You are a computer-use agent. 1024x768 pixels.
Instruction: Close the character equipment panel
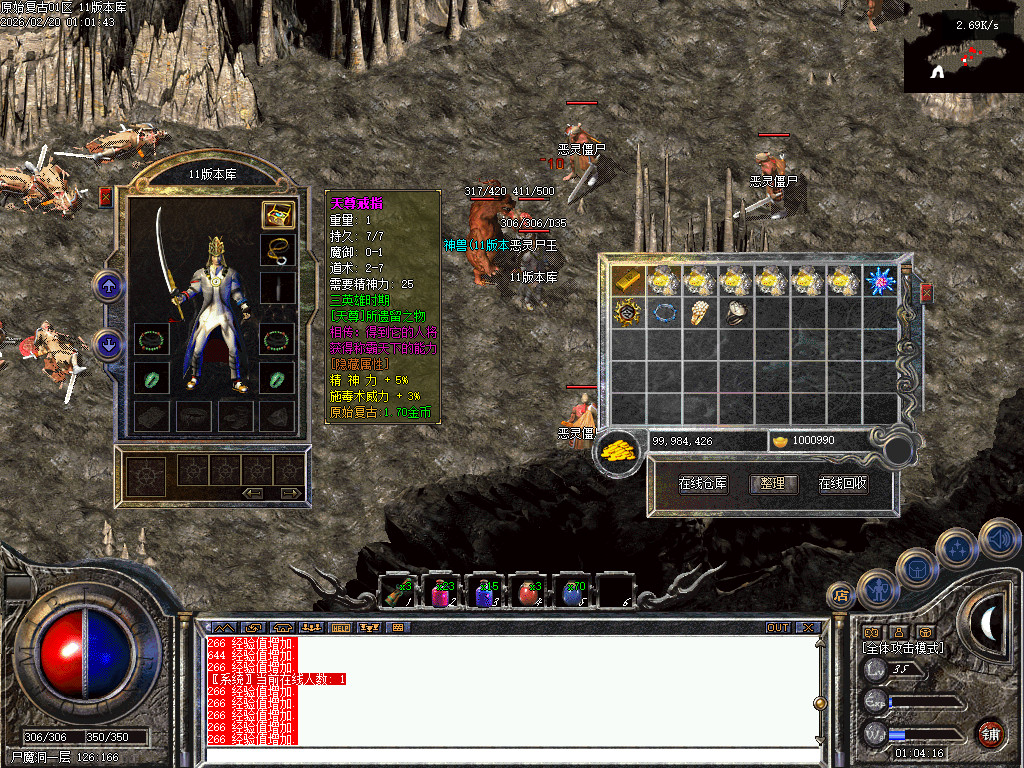(x=105, y=197)
